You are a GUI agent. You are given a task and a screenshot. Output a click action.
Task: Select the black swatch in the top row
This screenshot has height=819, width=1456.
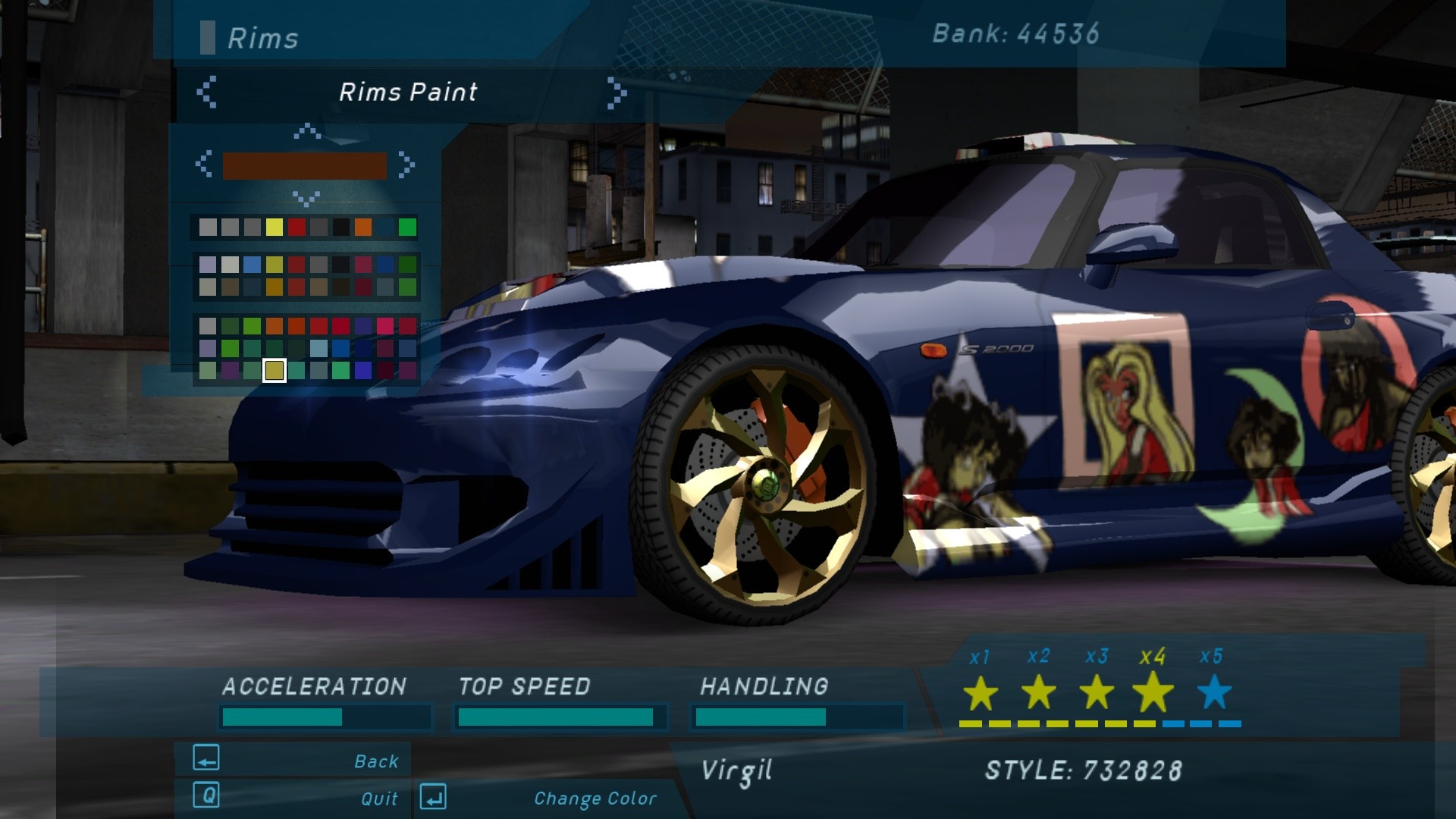(x=341, y=227)
